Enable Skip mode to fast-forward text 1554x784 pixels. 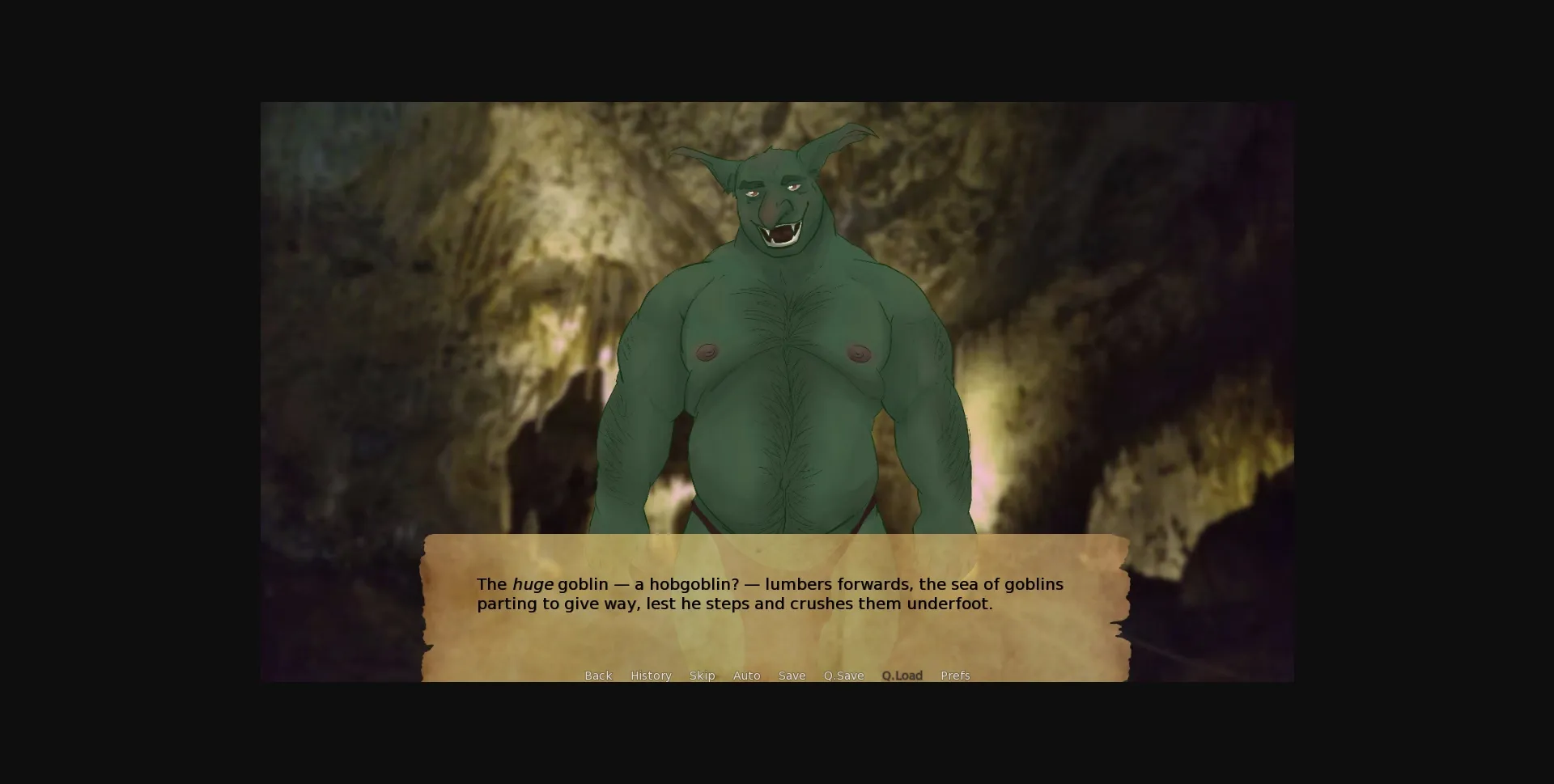coord(702,675)
